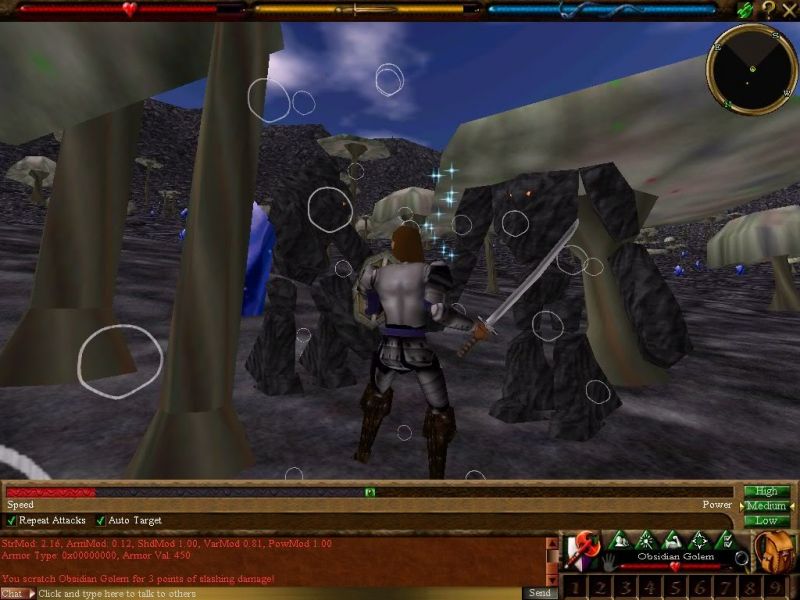Screen dimensions: 800x600
Task: Click the circular radar minimap
Action: click(x=751, y=68)
